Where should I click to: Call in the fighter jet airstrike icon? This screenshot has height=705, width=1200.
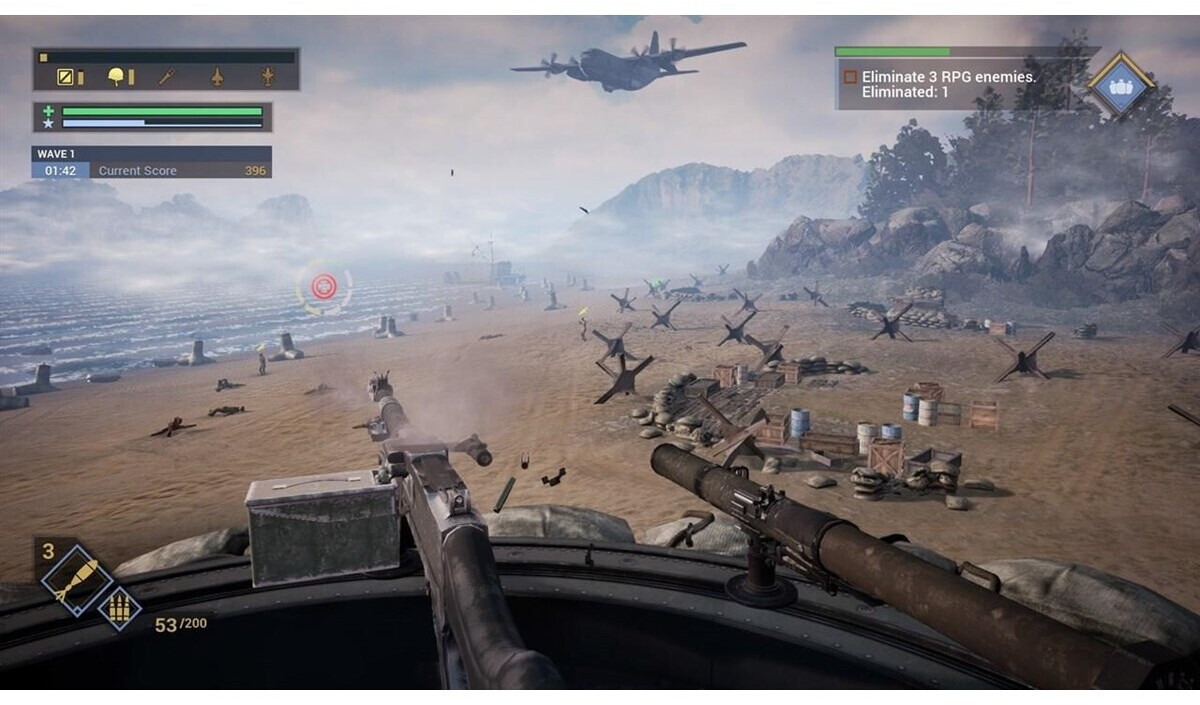coord(217,77)
